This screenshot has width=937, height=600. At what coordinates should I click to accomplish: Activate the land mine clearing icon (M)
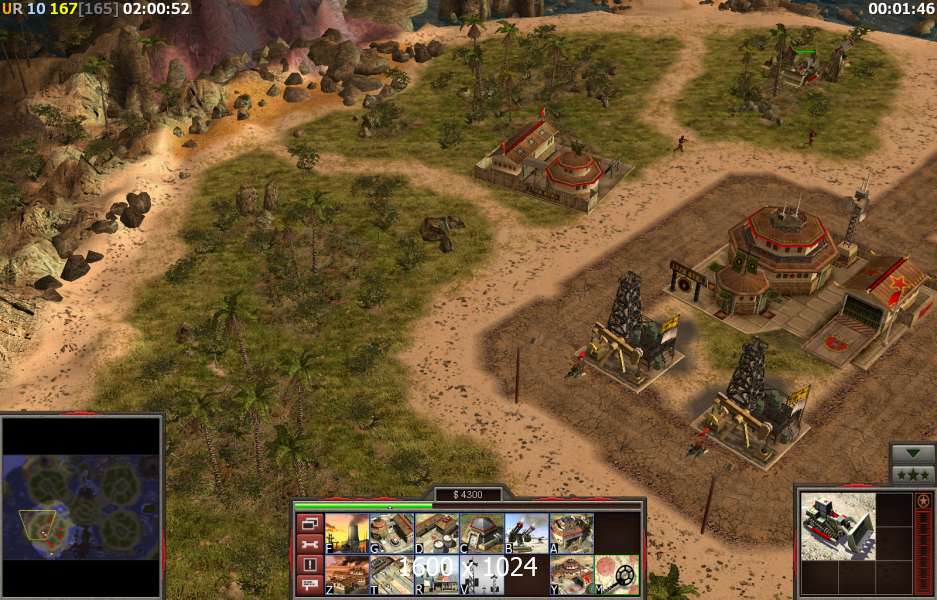point(616,575)
